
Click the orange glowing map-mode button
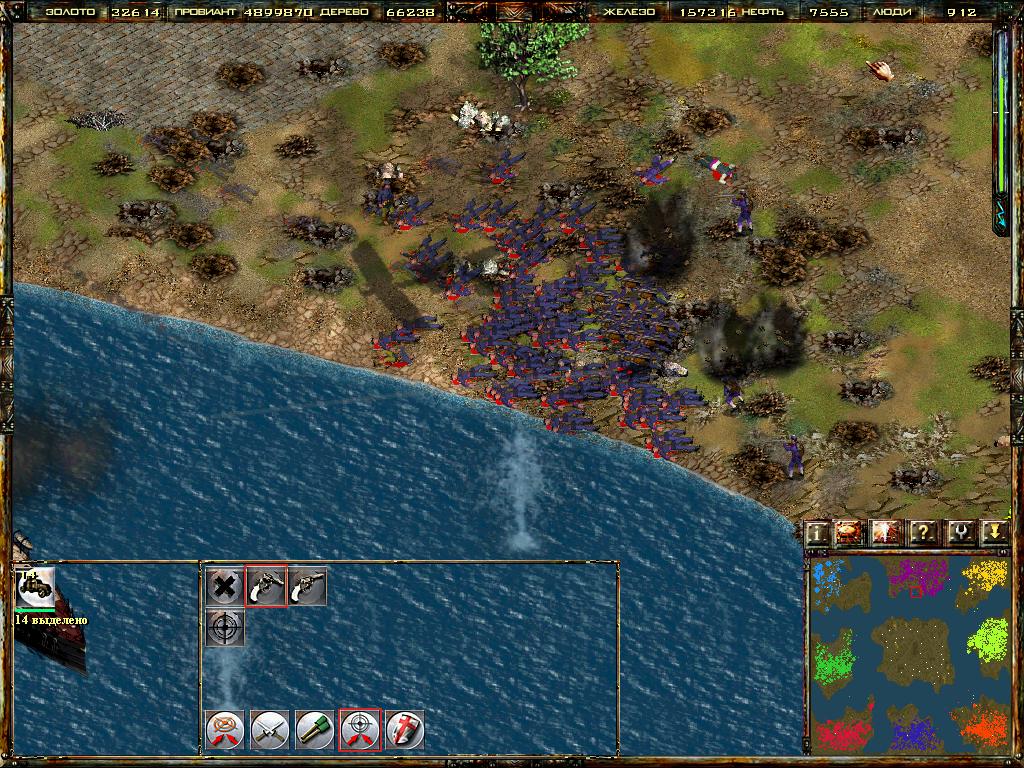[849, 532]
